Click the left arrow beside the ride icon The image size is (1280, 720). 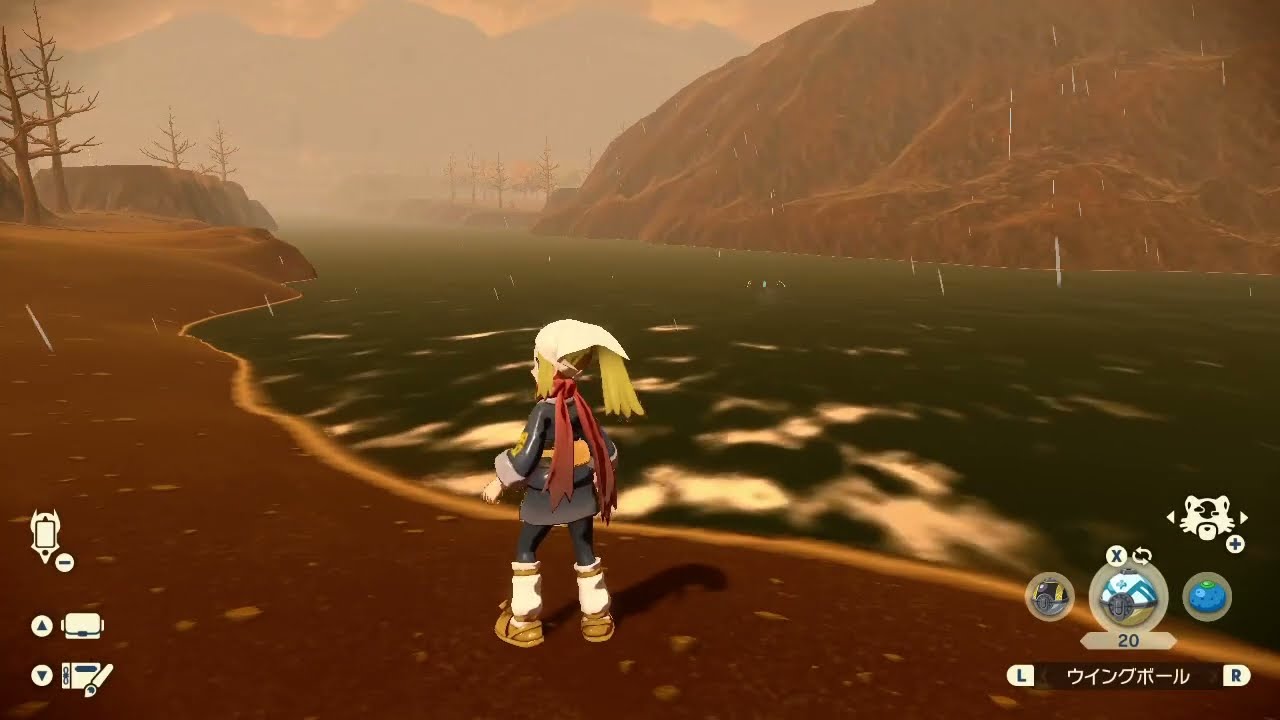pyautogui.click(x=1170, y=517)
